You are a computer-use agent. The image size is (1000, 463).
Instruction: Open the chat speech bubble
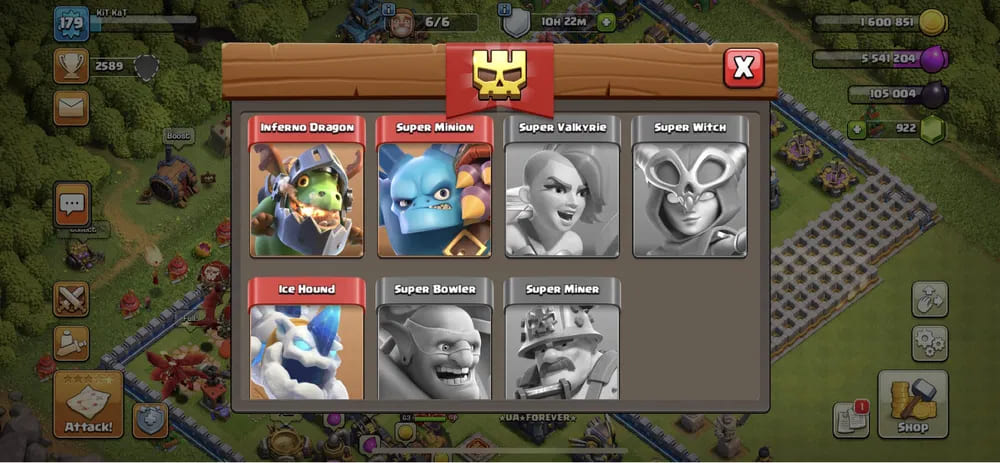(x=71, y=205)
